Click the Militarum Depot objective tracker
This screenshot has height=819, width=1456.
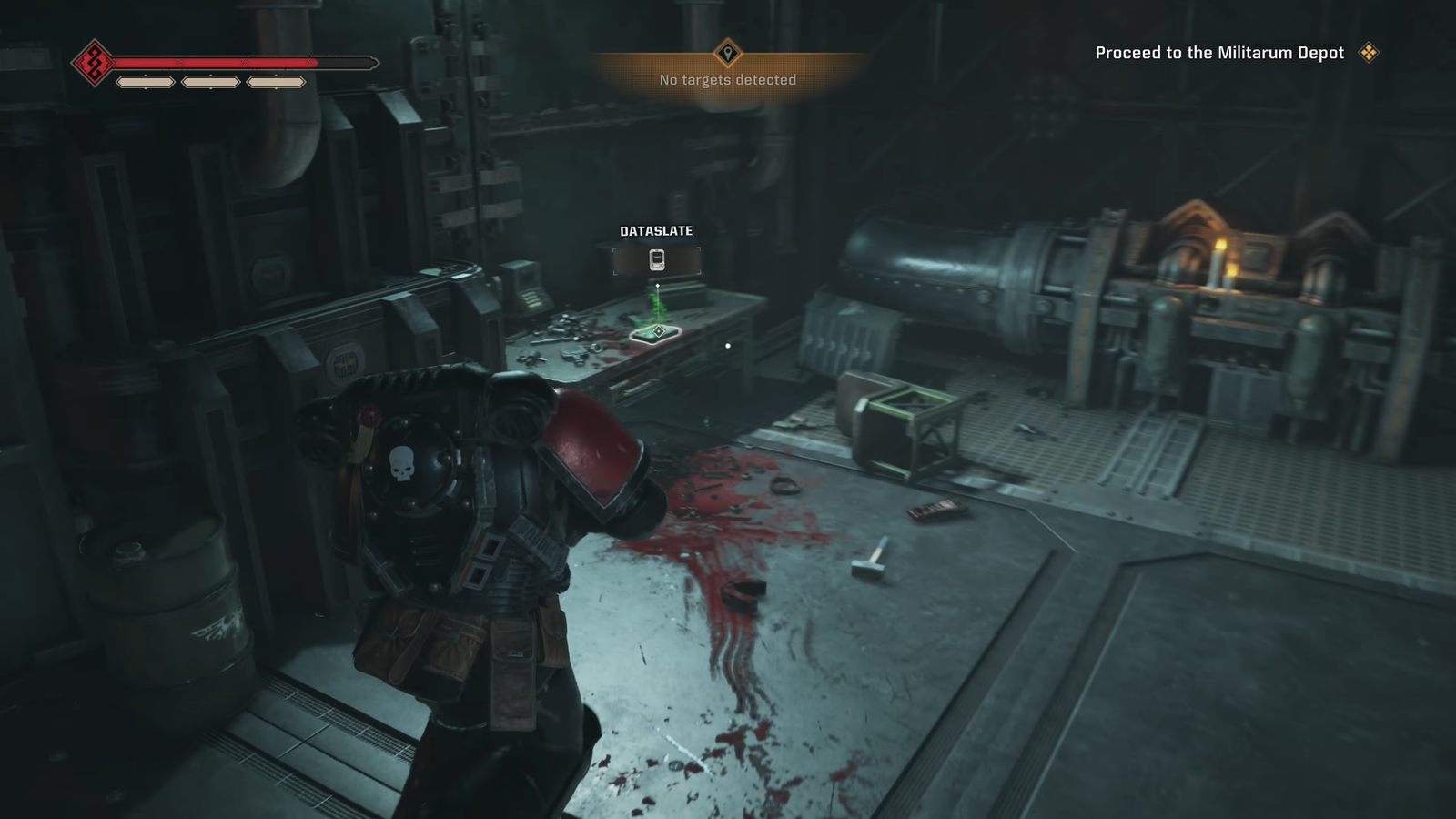[1219, 53]
